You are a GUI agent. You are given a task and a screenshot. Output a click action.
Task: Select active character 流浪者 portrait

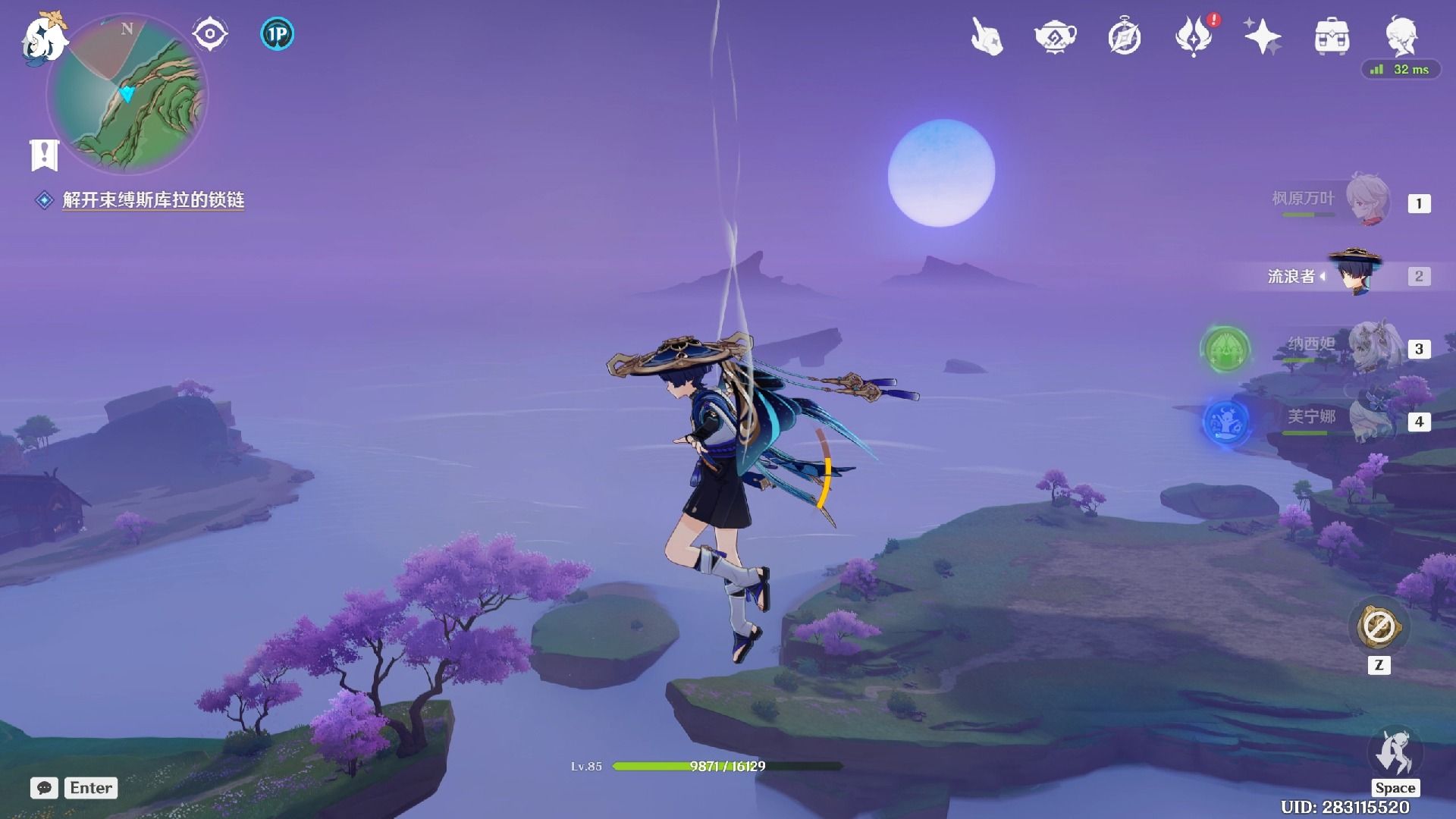pos(1356,275)
